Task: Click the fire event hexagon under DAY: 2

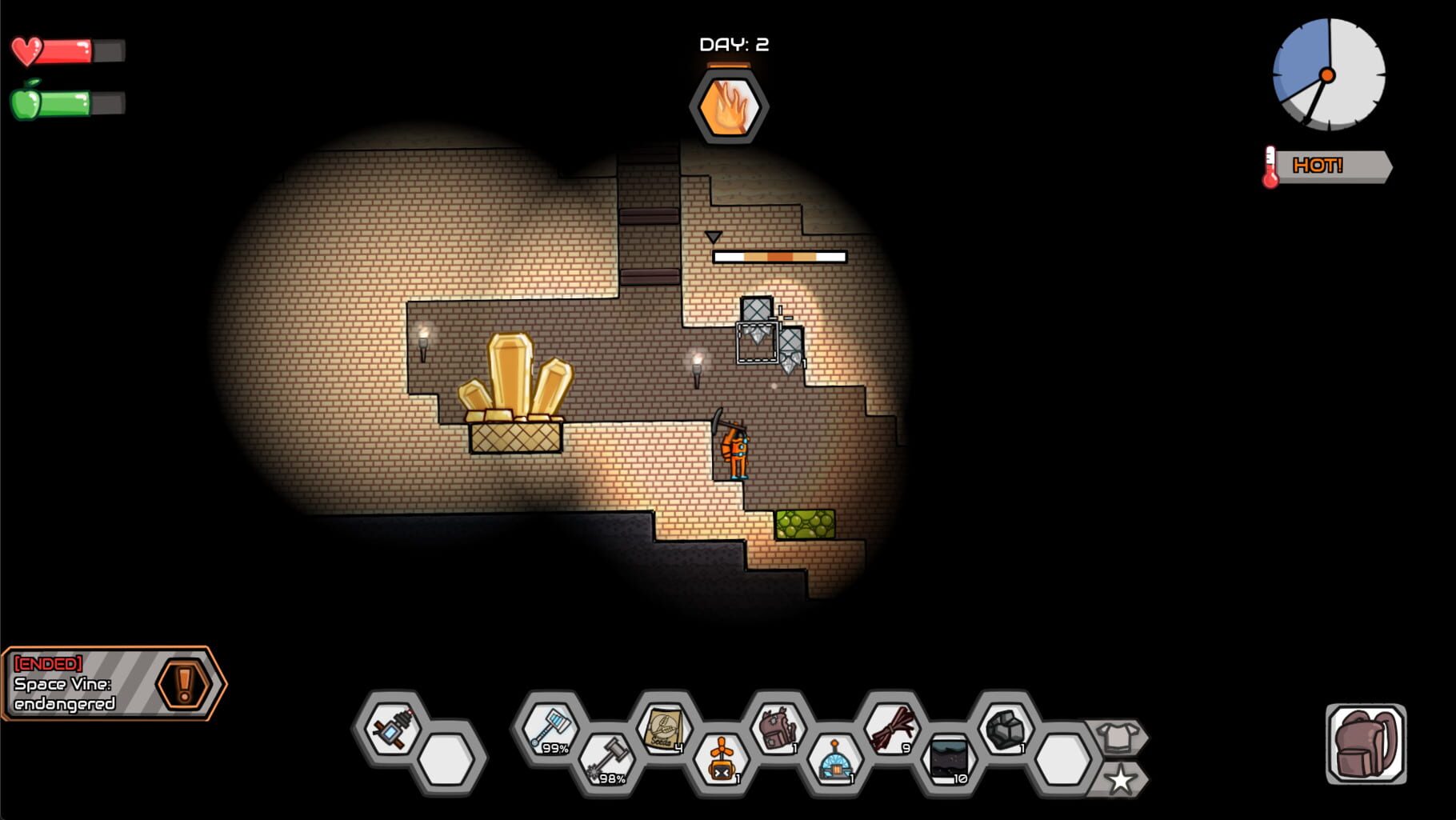Action: [x=730, y=106]
